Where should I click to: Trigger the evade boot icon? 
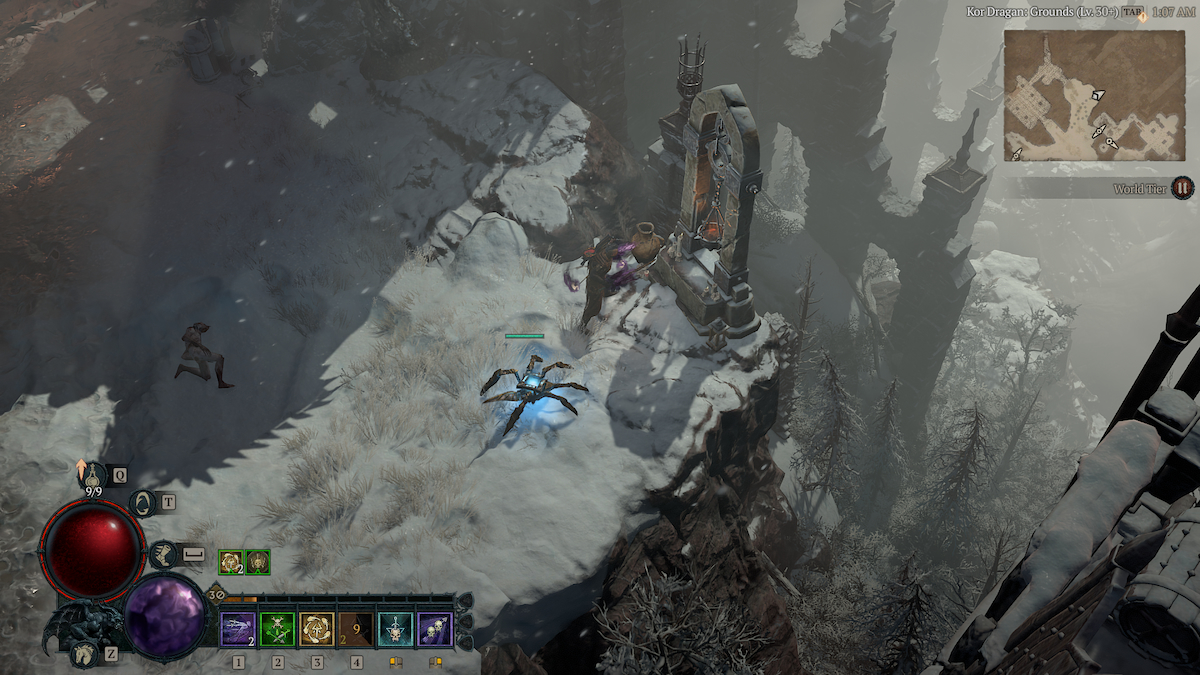[163, 554]
